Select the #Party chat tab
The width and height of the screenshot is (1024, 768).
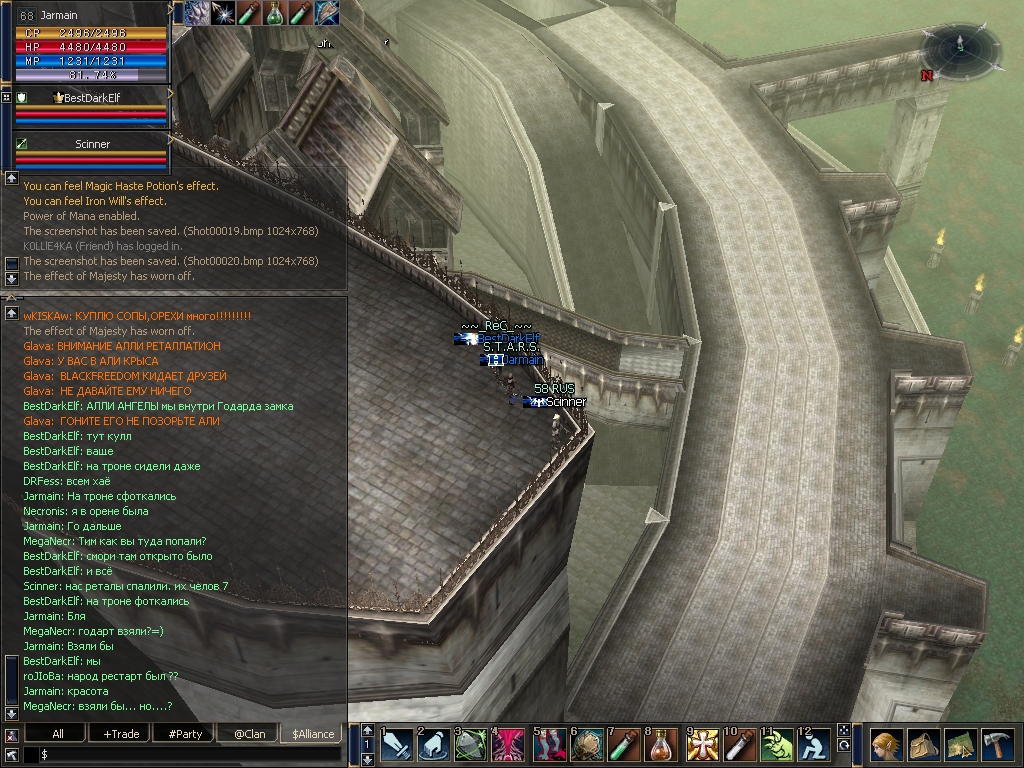[x=185, y=734]
